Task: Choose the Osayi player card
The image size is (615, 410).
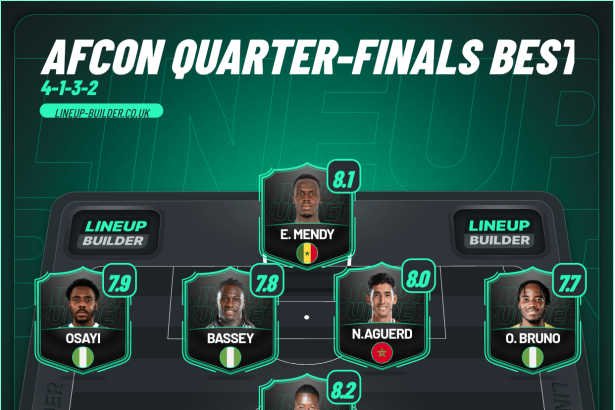Action: tap(82, 320)
